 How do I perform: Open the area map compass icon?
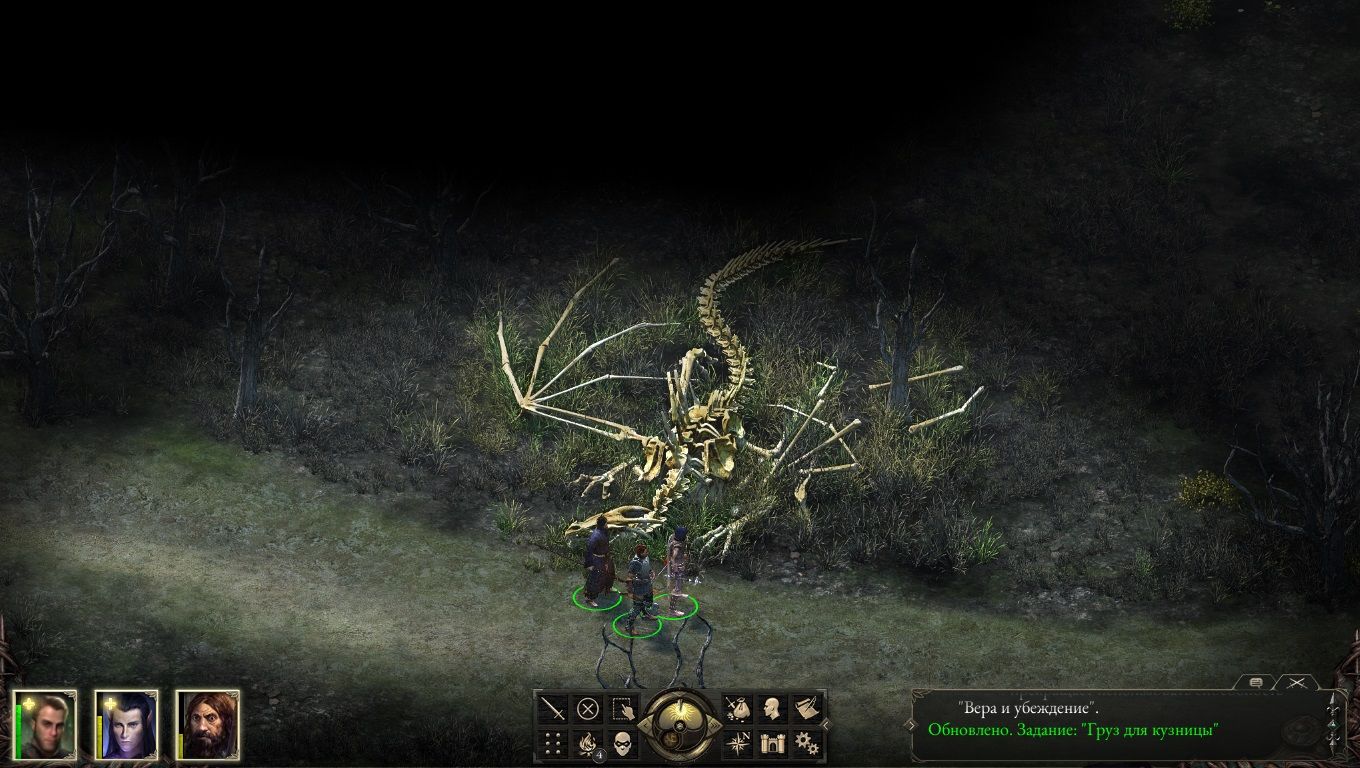738,743
